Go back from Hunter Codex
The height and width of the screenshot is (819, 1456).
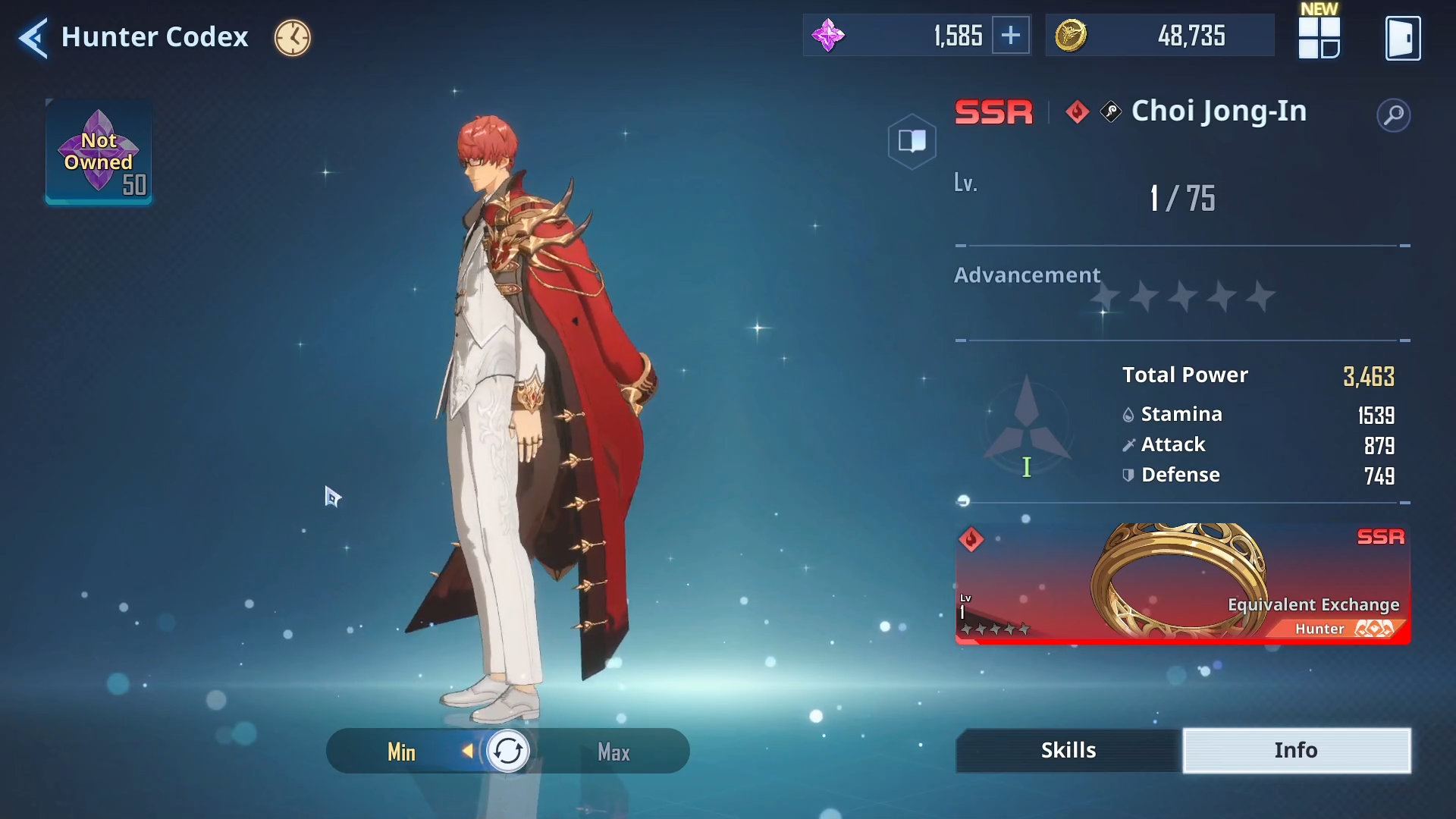tap(33, 37)
